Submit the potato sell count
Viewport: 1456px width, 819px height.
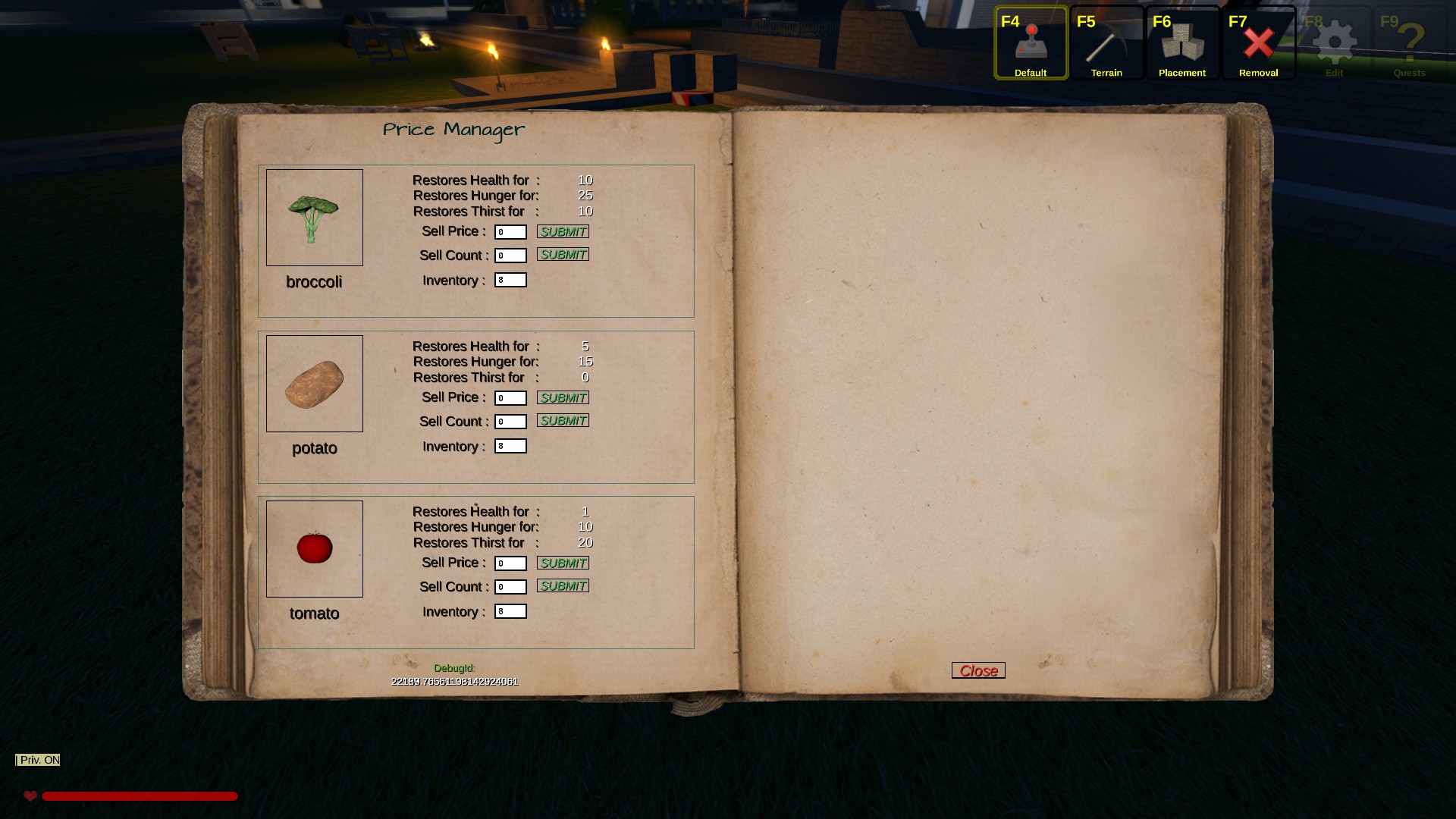tap(563, 420)
